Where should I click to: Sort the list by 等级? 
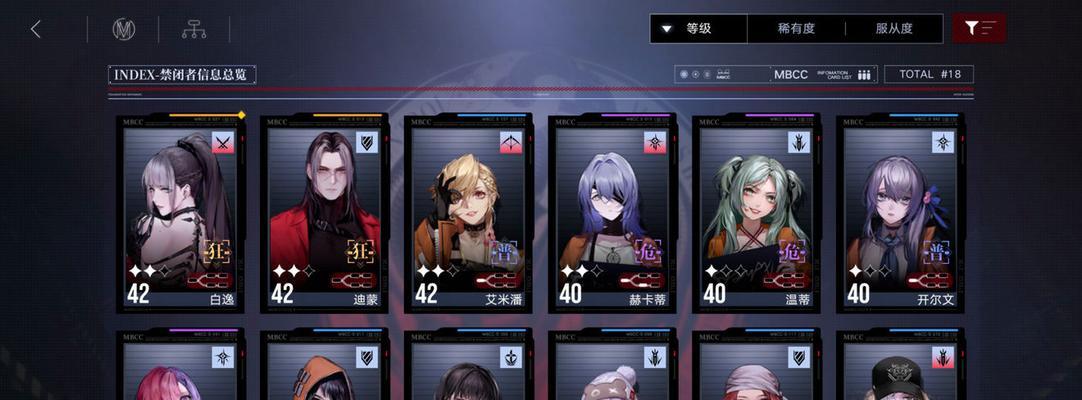(x=698, y=29)
